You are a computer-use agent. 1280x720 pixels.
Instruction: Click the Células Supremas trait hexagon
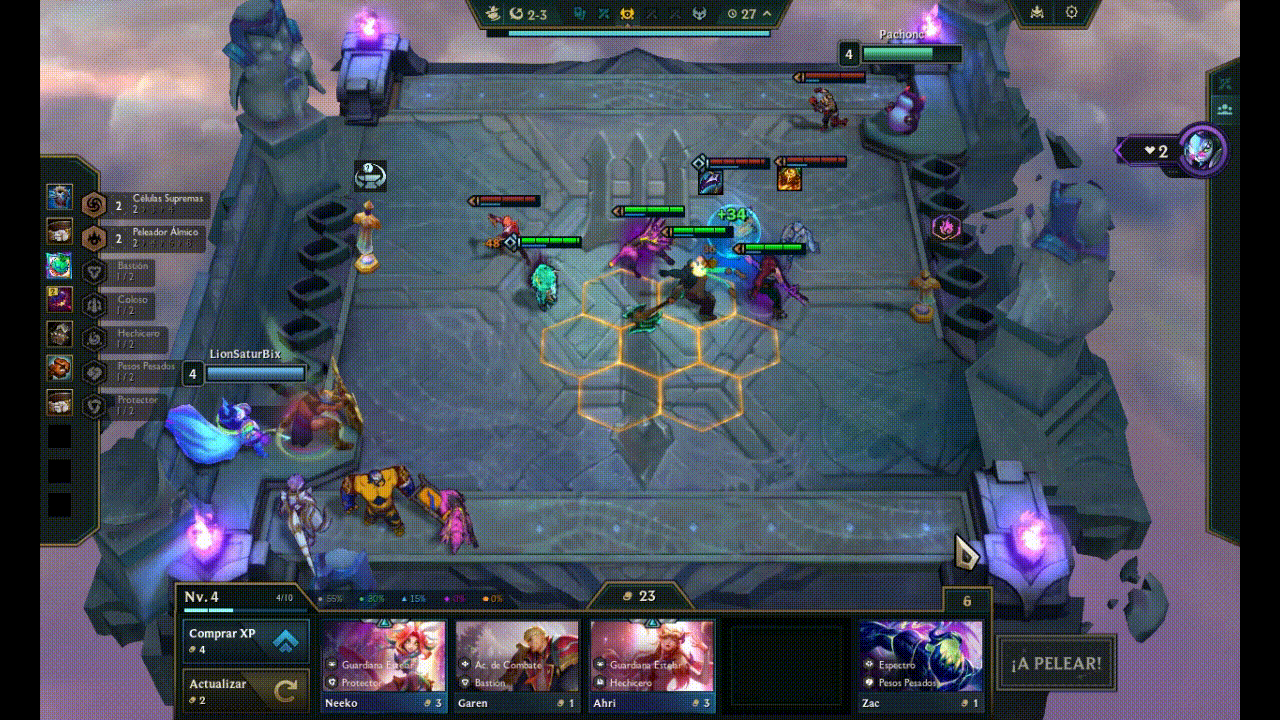tap(95, 206)
